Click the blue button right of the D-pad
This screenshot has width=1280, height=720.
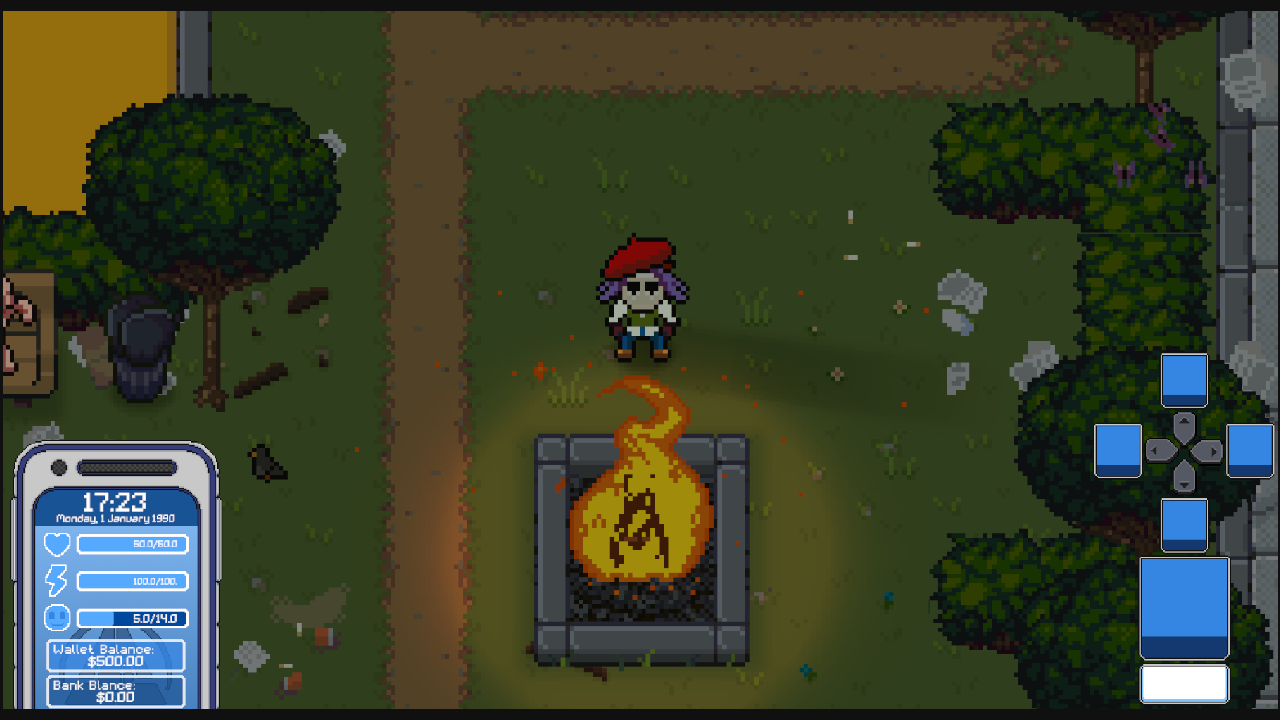tap(1251, 451)
